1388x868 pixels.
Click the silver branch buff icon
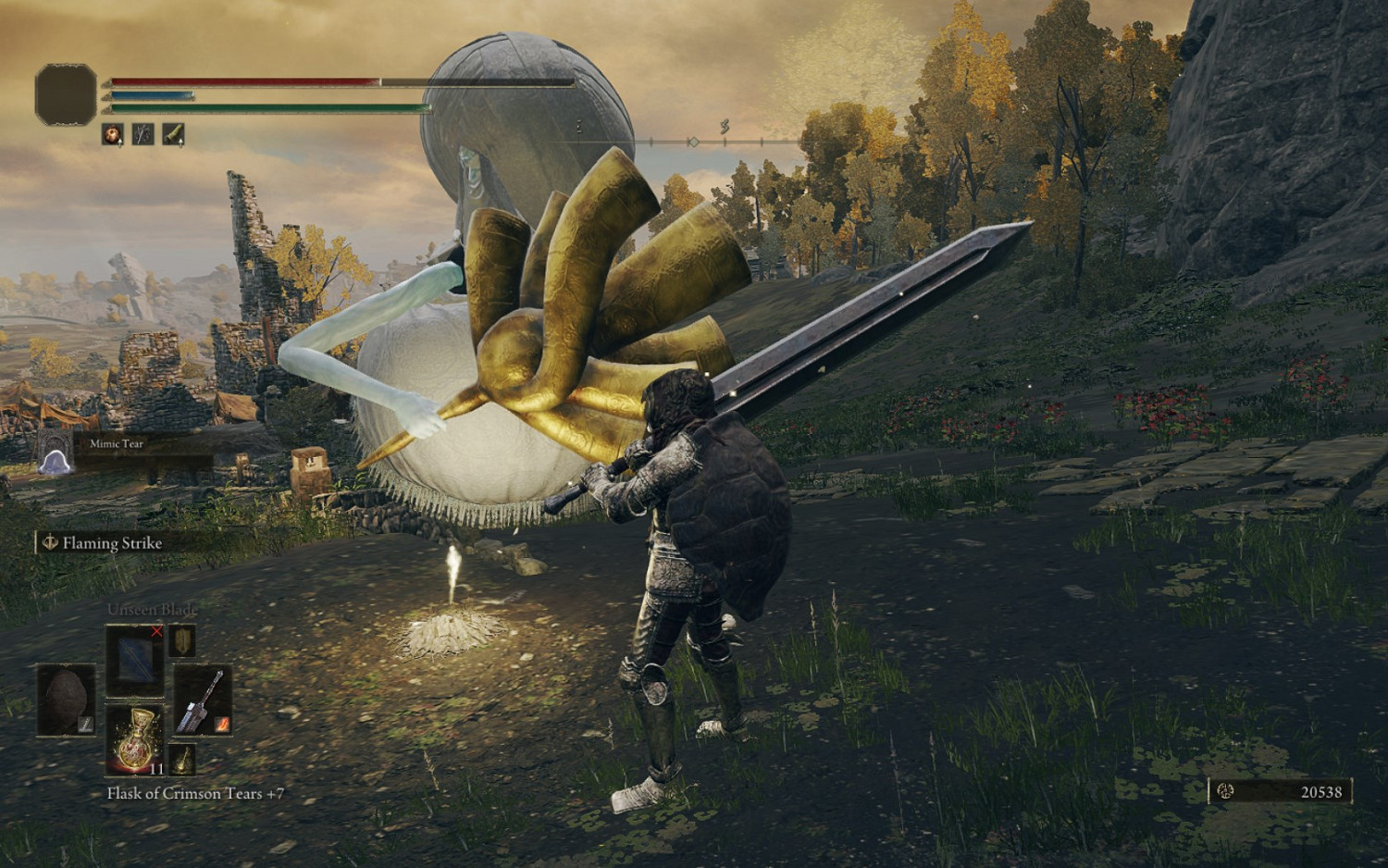[143, 134]
